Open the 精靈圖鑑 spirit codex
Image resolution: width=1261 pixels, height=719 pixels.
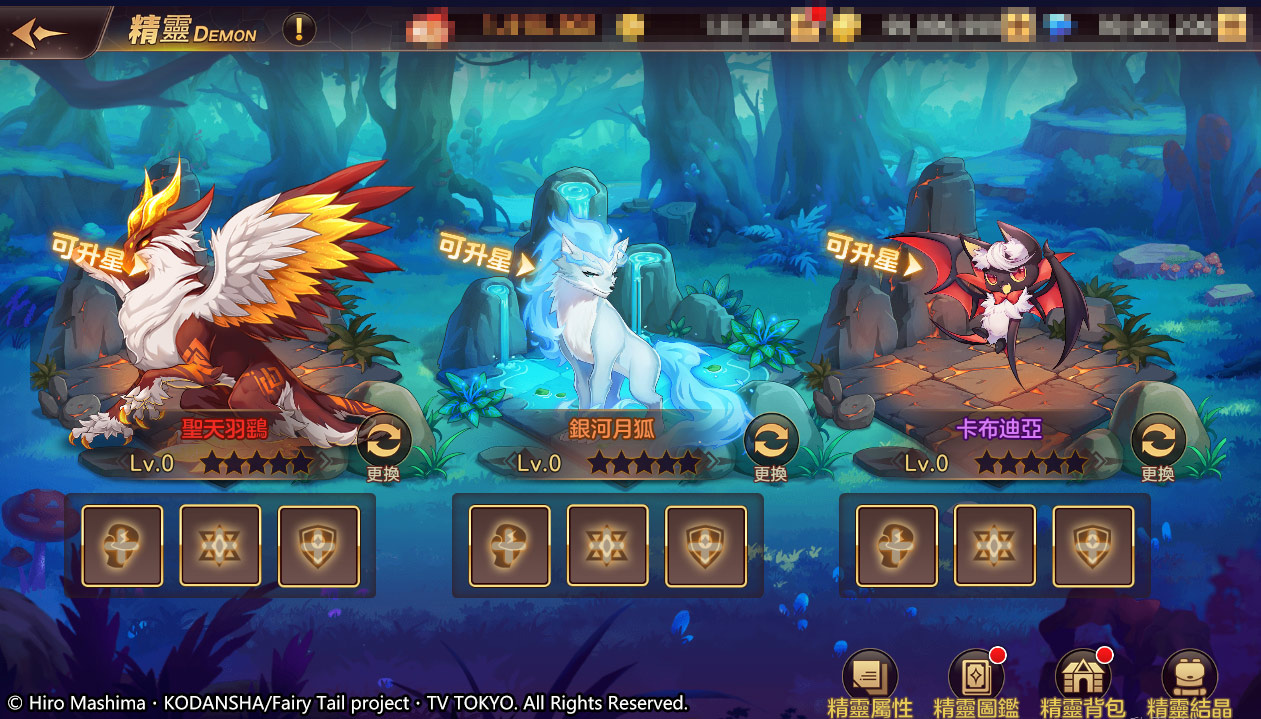[x=976, y=683]
